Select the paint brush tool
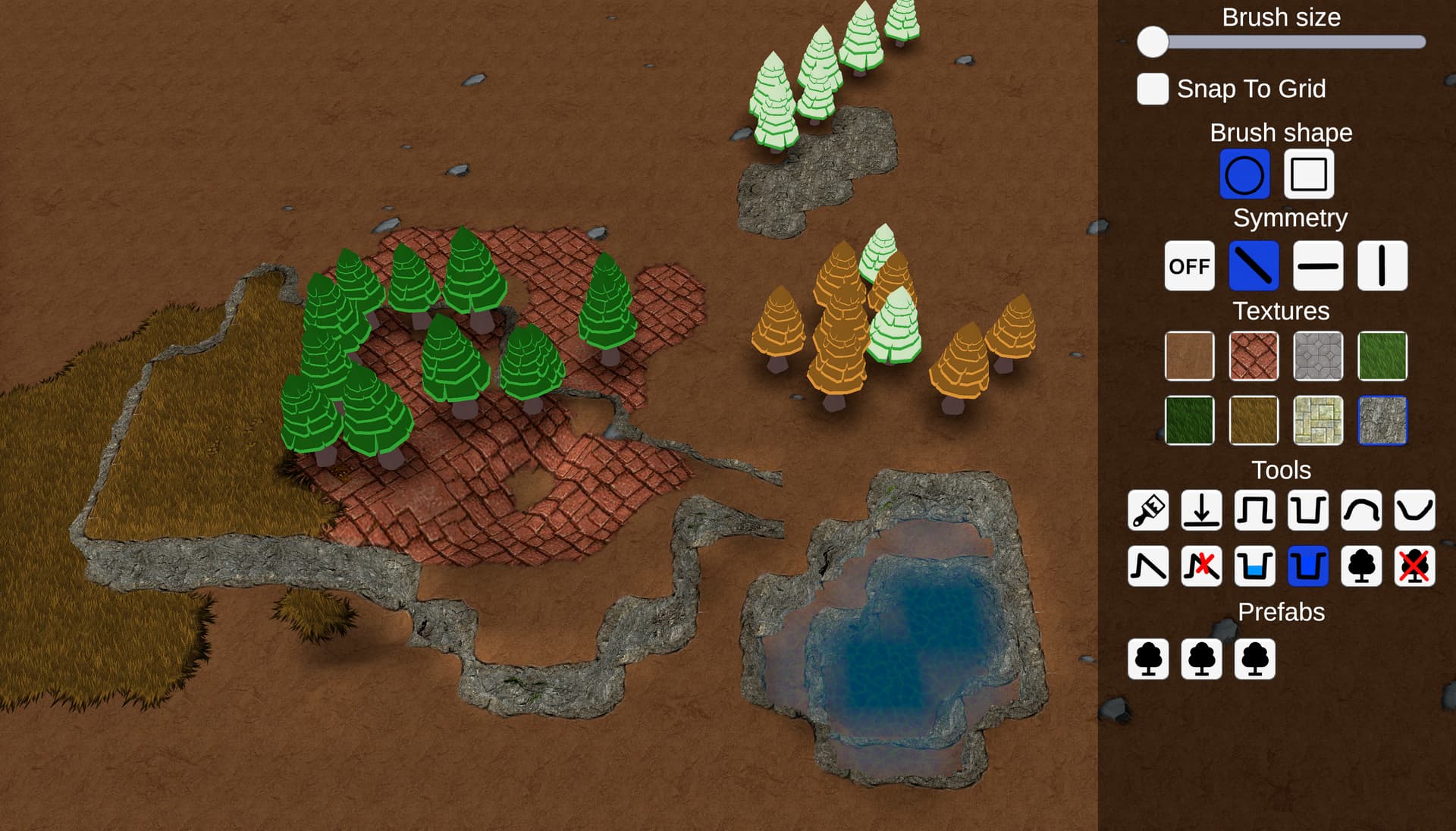 pyautogui.click(x=1147, y=512)
